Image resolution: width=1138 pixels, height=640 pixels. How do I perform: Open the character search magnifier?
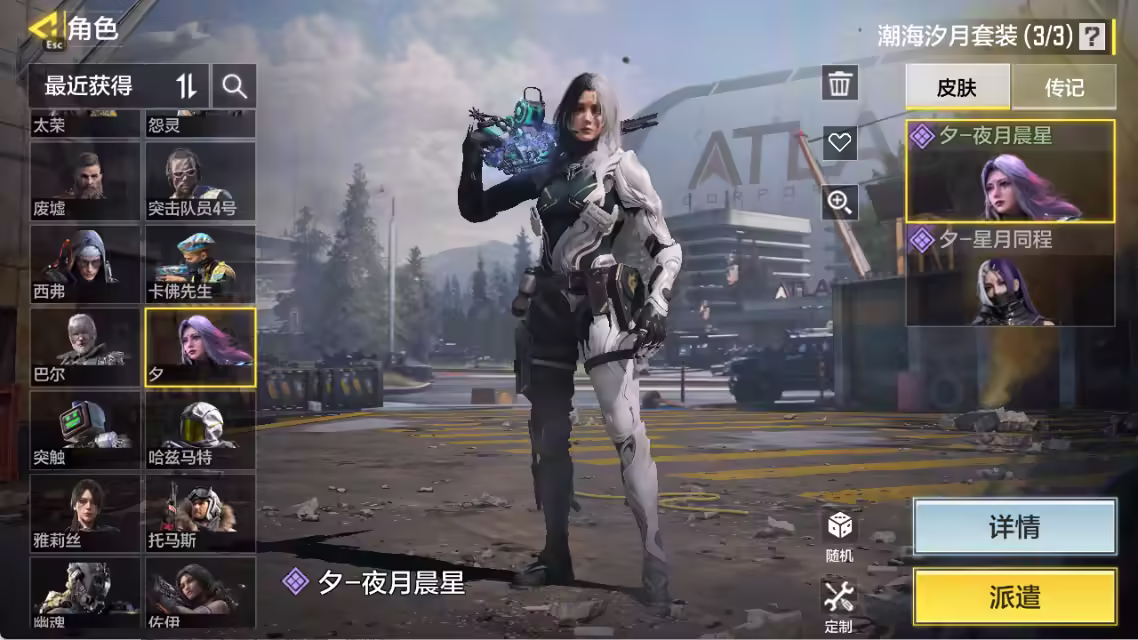(x=235, y=86)
